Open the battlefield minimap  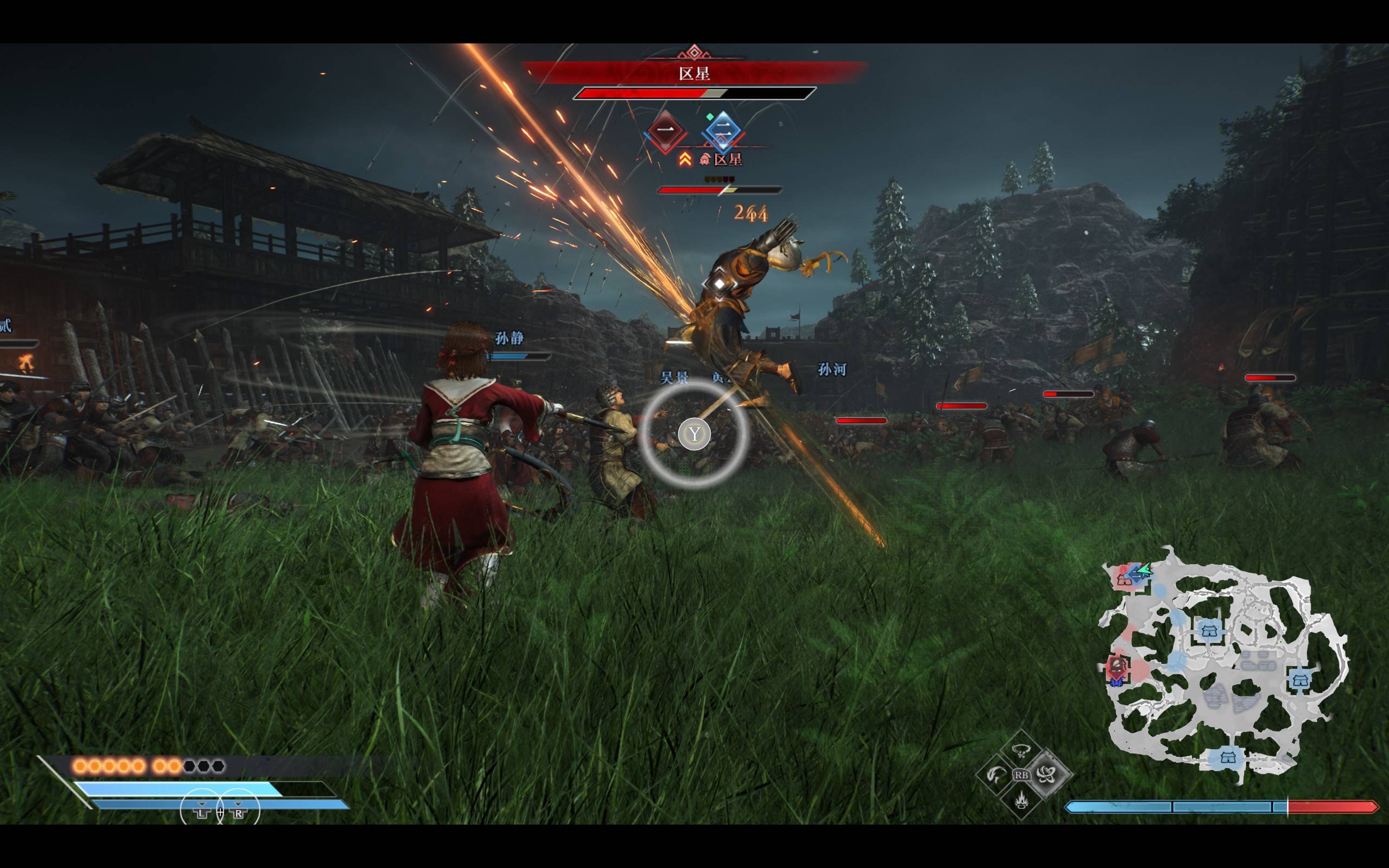click(1222, 666)
